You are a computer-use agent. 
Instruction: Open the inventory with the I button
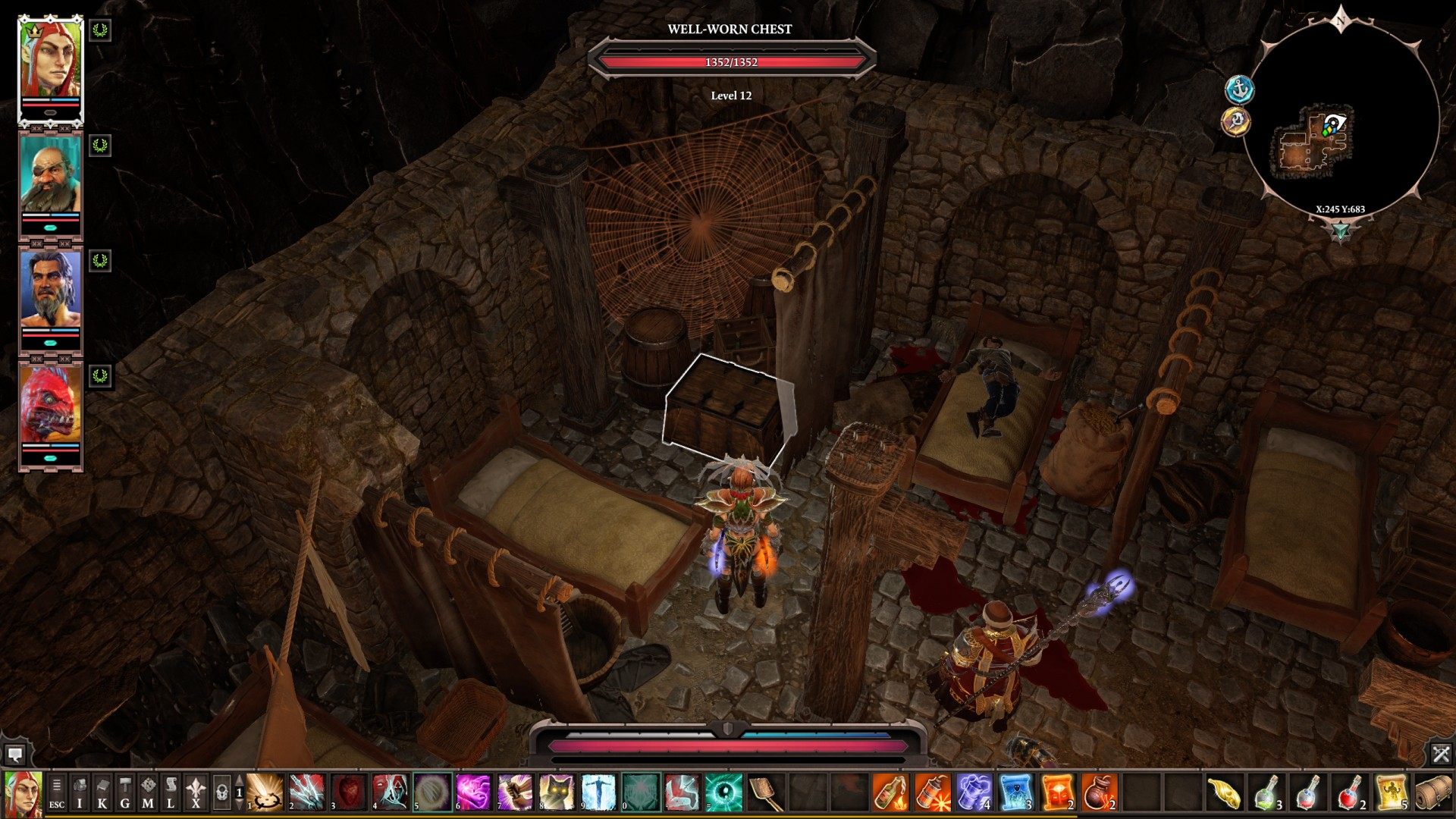click(x=80, y=792)
